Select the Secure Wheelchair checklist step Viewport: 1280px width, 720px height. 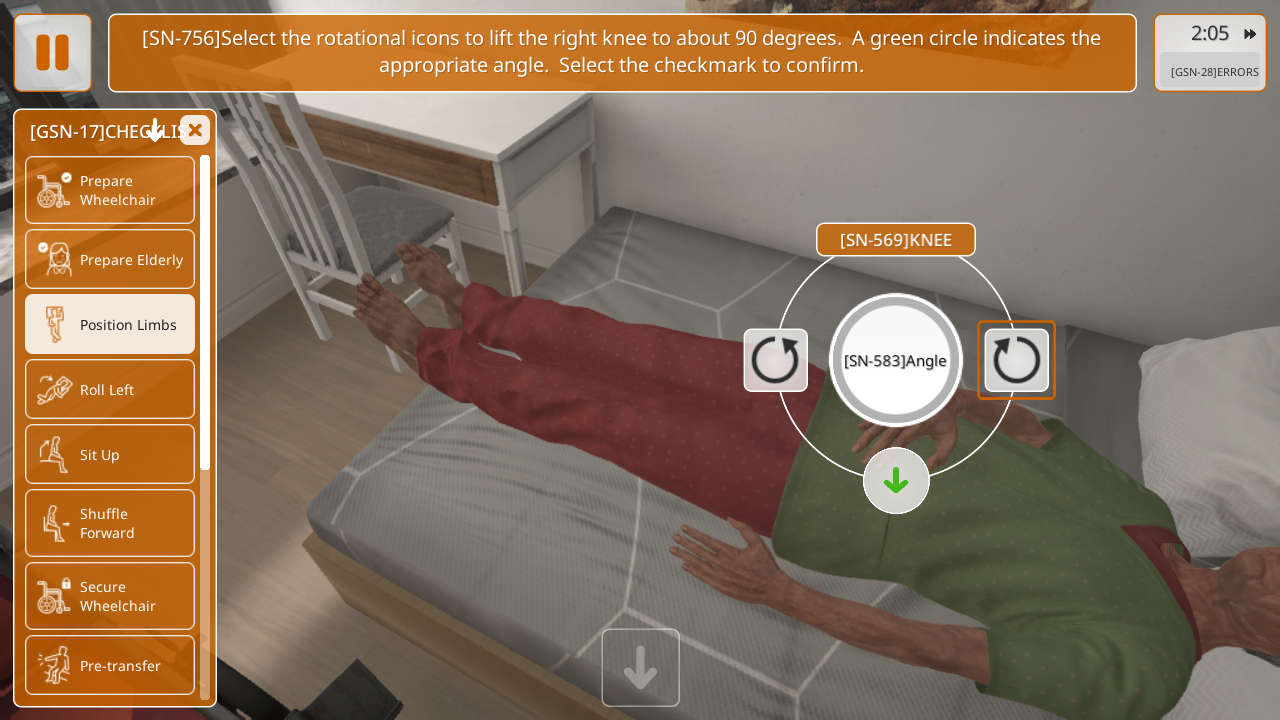tap(110, 596)
